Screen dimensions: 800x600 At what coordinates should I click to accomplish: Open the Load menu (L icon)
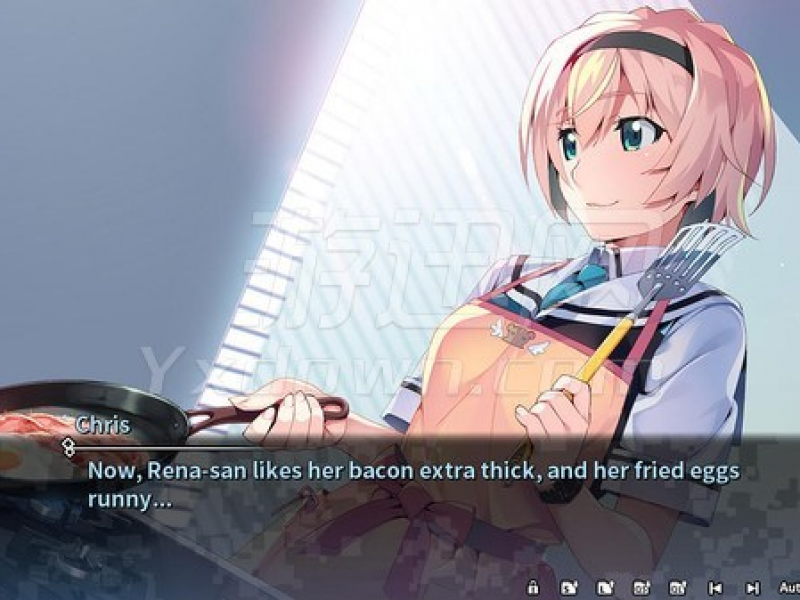click(x=604, y=587)
